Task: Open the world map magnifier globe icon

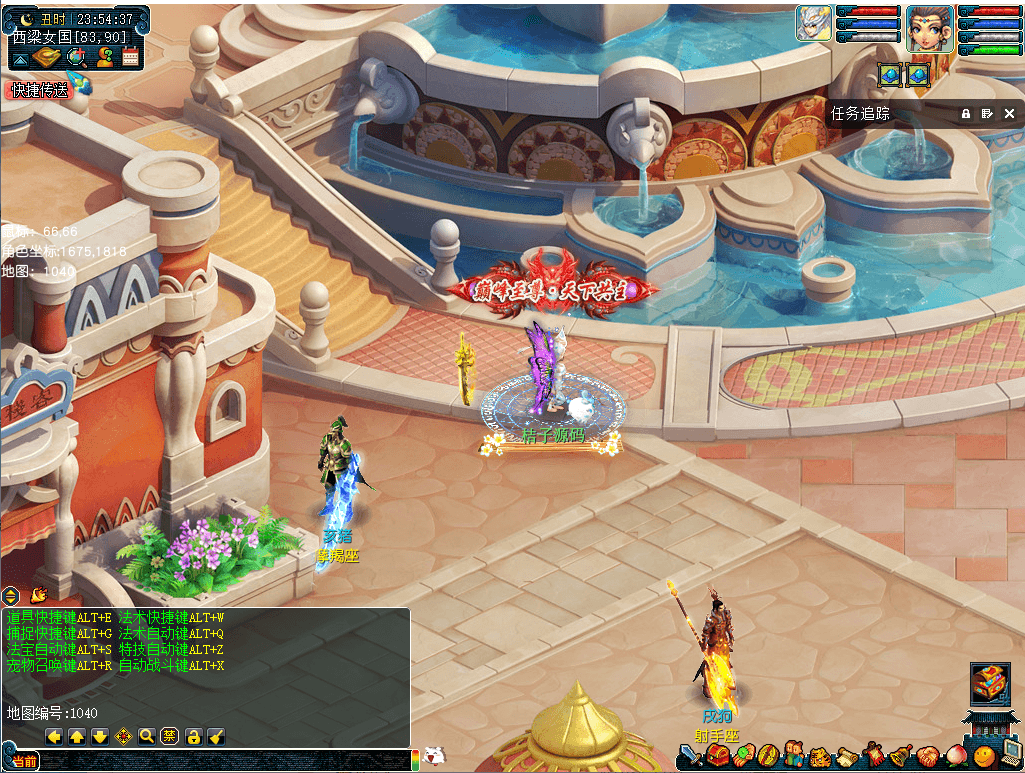Action: pos(76,59)
